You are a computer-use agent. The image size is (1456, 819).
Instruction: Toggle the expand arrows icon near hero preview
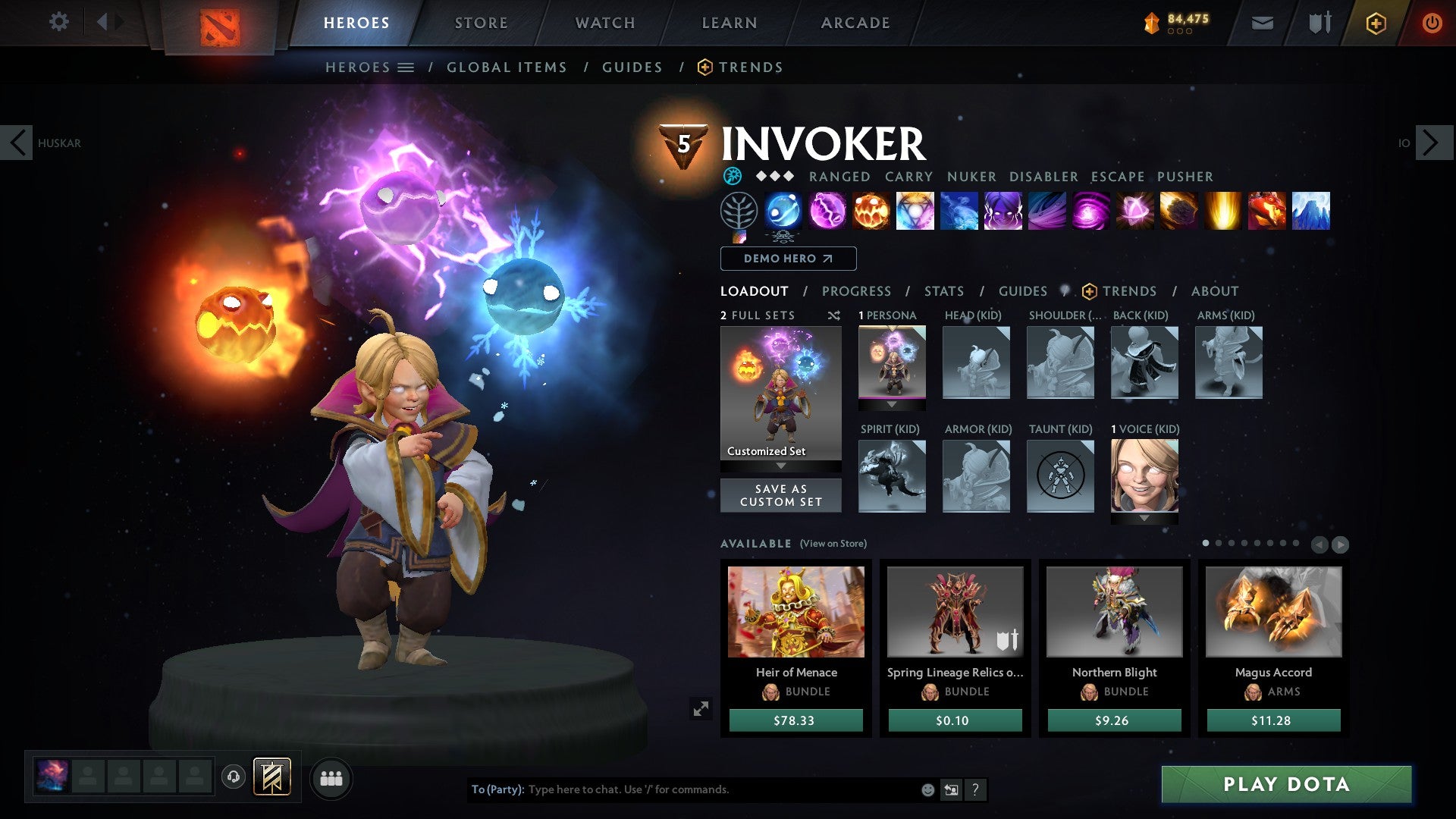pos(701,708)
